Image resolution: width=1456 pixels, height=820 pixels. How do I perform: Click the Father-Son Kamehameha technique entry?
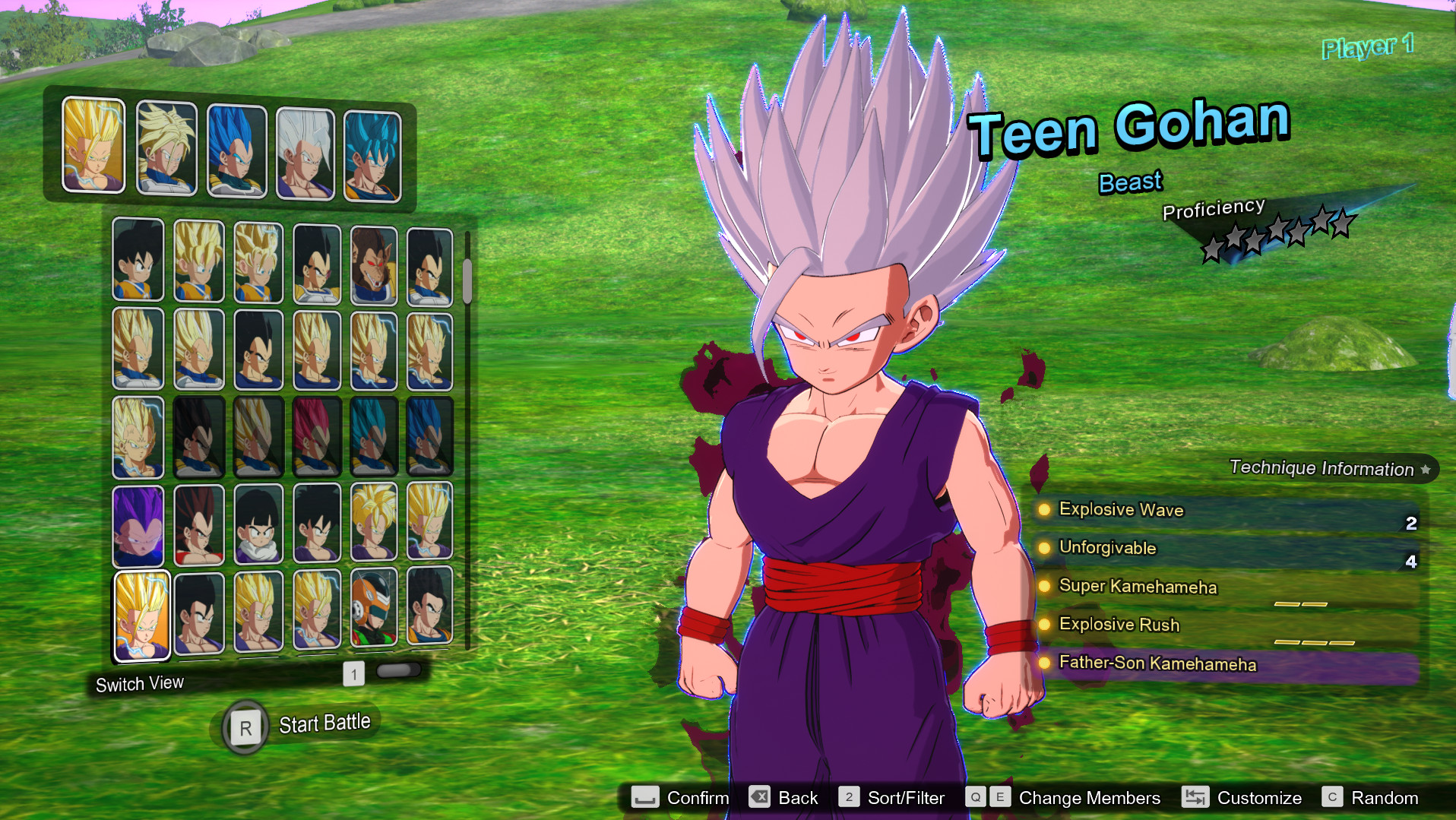(1157, 663)
